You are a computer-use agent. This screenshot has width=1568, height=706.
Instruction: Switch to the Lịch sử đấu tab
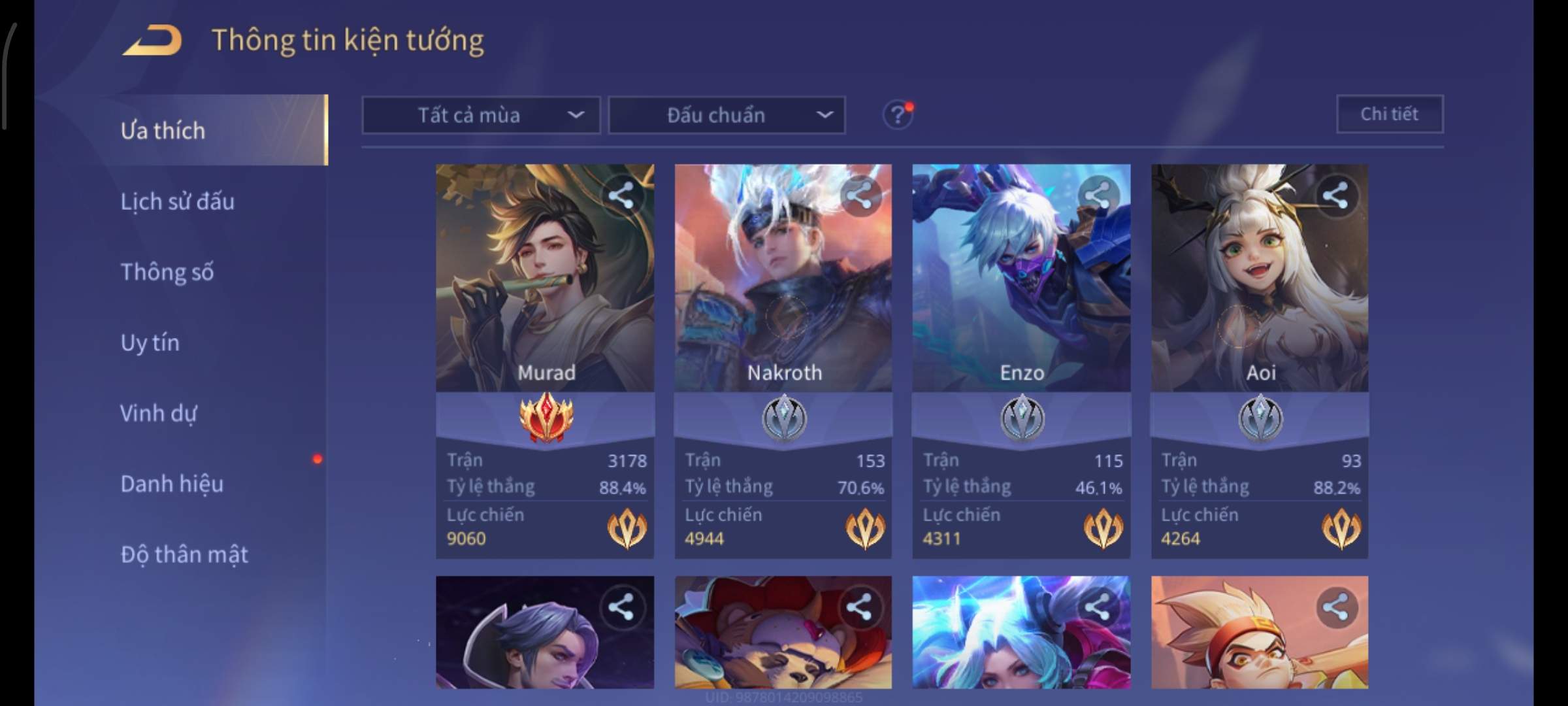[x=177, y=201]
